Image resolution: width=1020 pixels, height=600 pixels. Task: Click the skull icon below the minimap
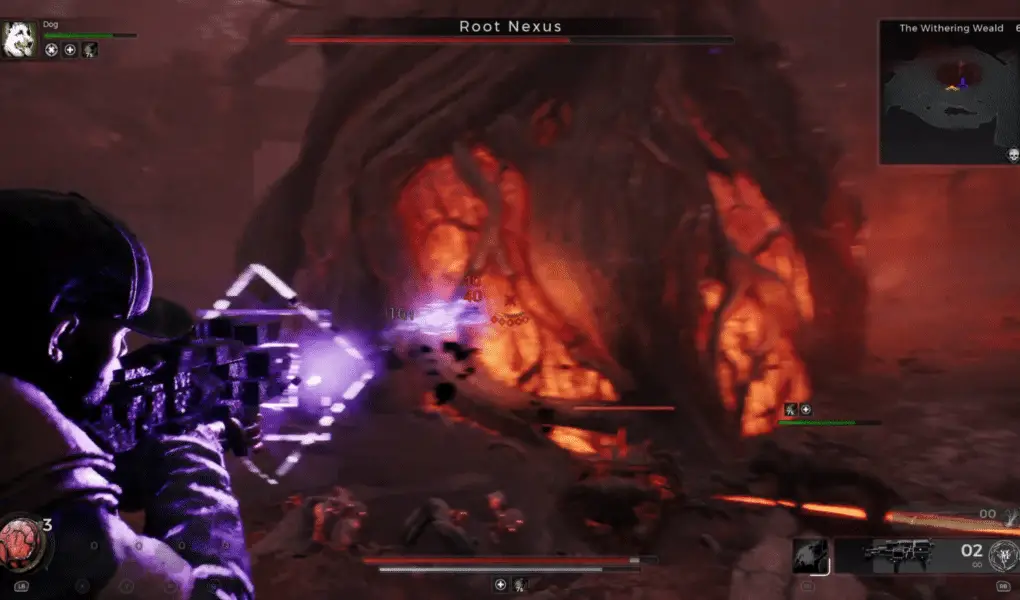(x=1012, y=155)
